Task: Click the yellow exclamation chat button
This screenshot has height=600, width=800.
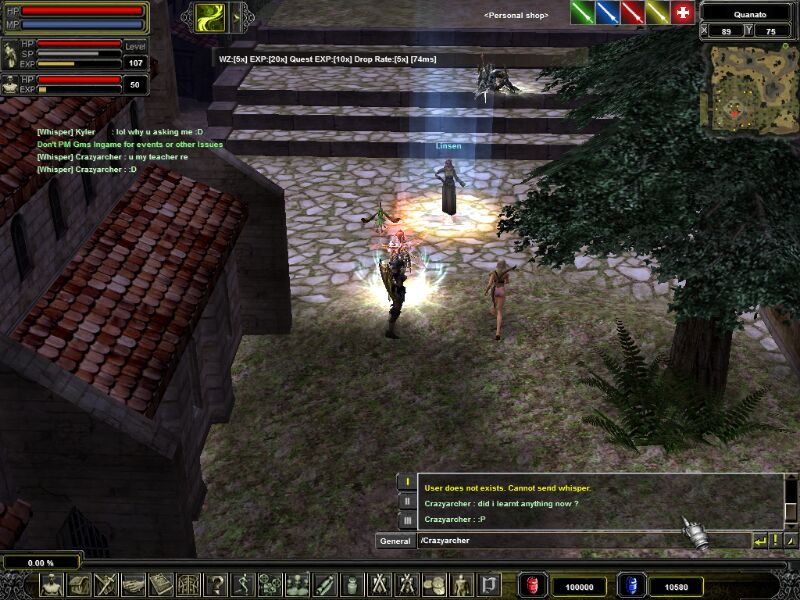Action: [x=775, y=541]
